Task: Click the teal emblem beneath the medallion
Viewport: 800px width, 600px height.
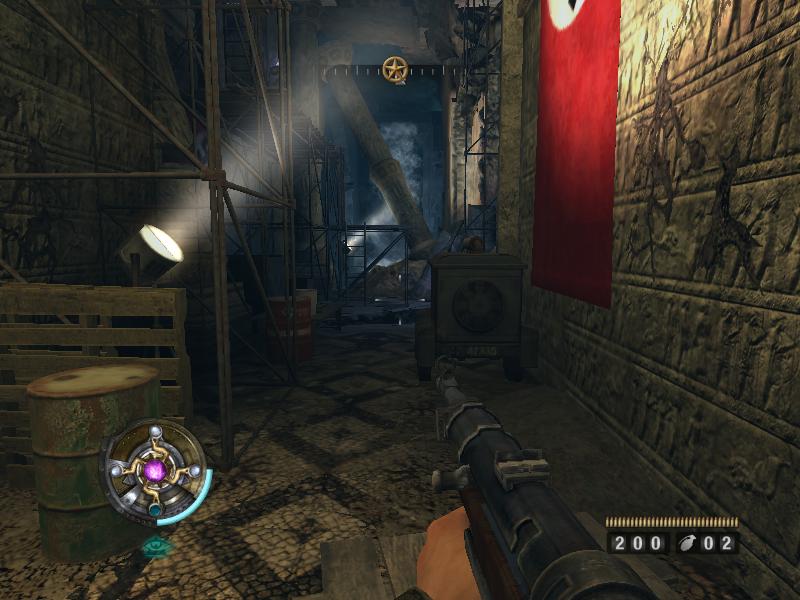Action: (155, 546)
